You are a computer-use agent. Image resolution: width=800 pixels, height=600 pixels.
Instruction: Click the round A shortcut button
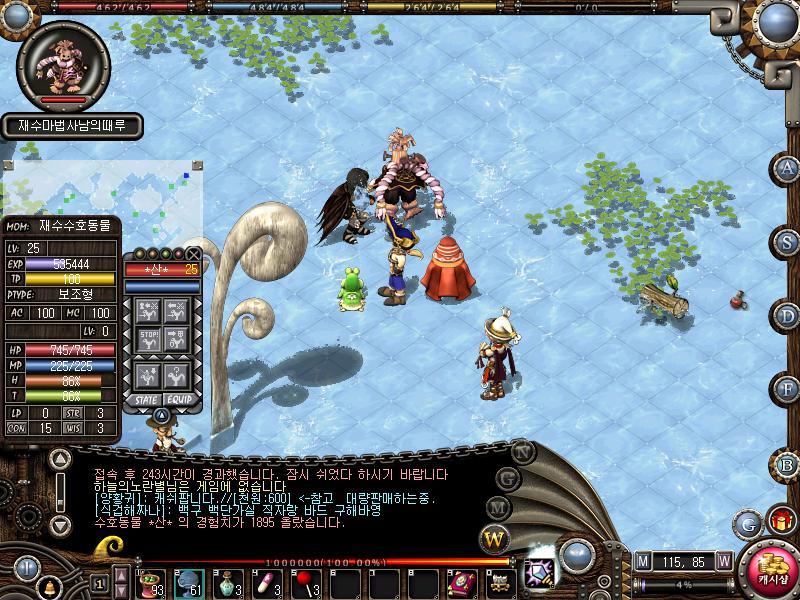pyautogui.click(x=788, y=168)
